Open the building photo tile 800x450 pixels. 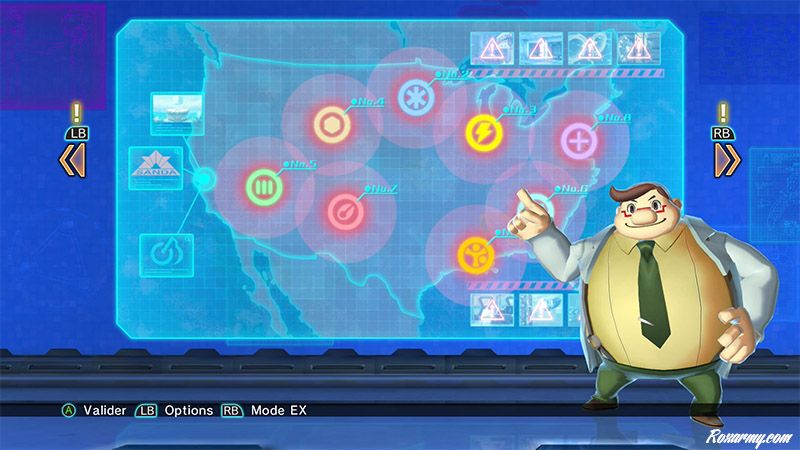(172, 109)
